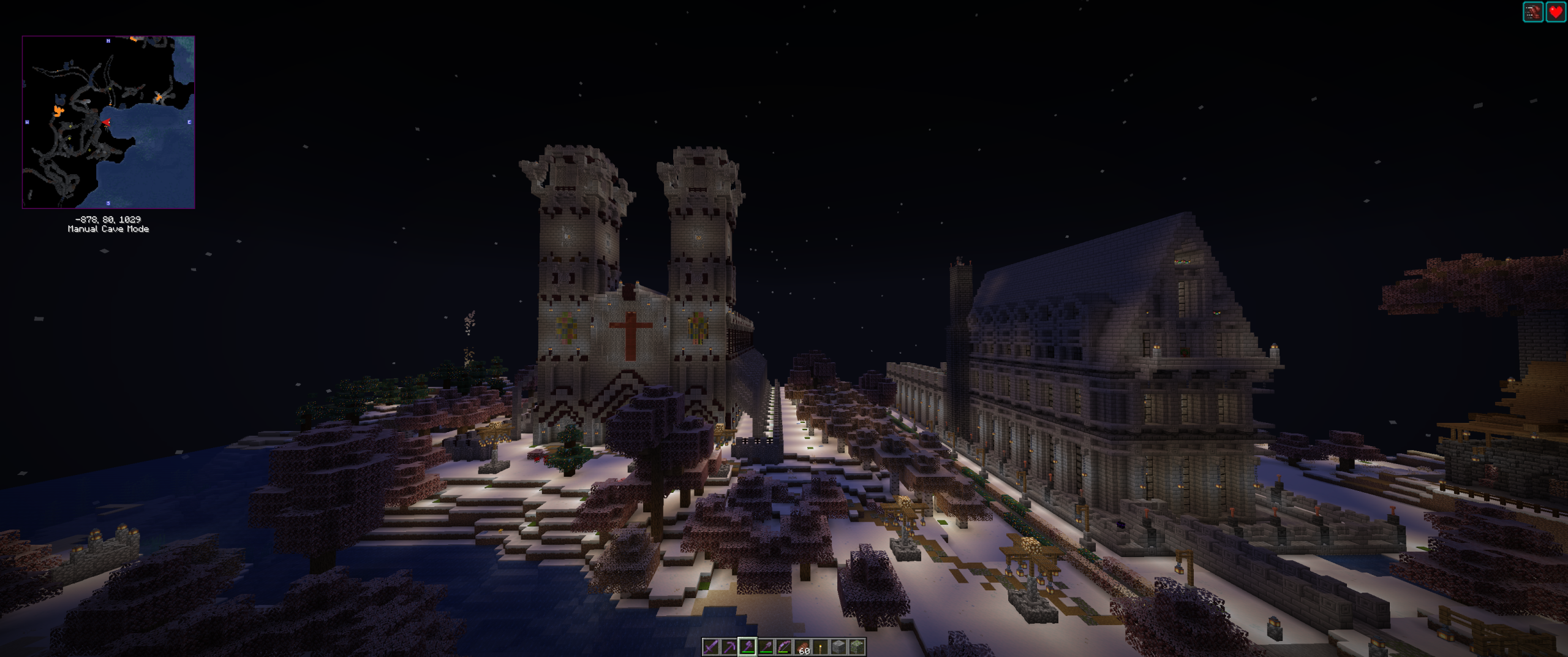Select the mossy stone block slot

(857, 647)
